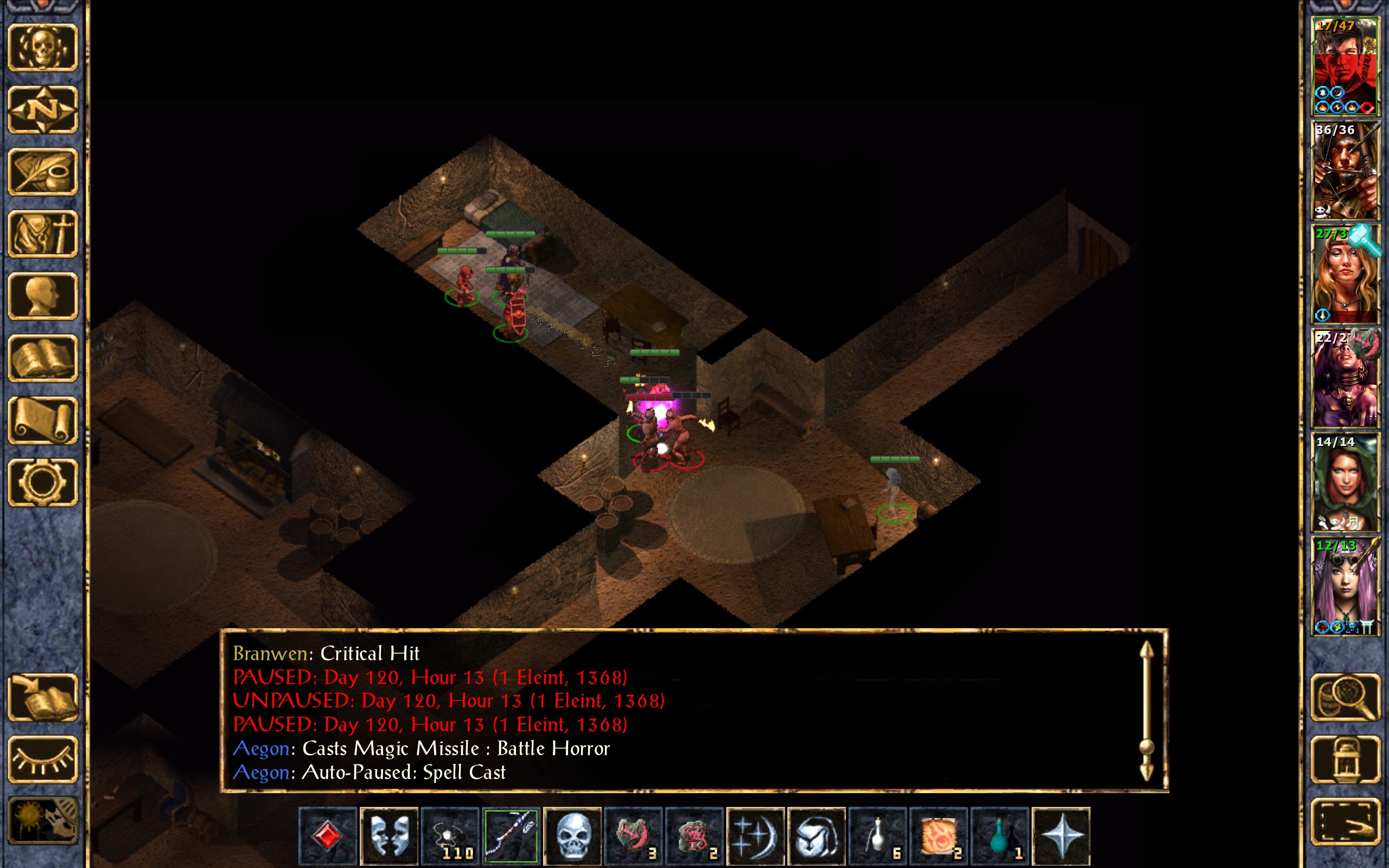The width and height of the screenshot is (1389, 868).
Task: Open the inventory screen
Action: (42, 234)
